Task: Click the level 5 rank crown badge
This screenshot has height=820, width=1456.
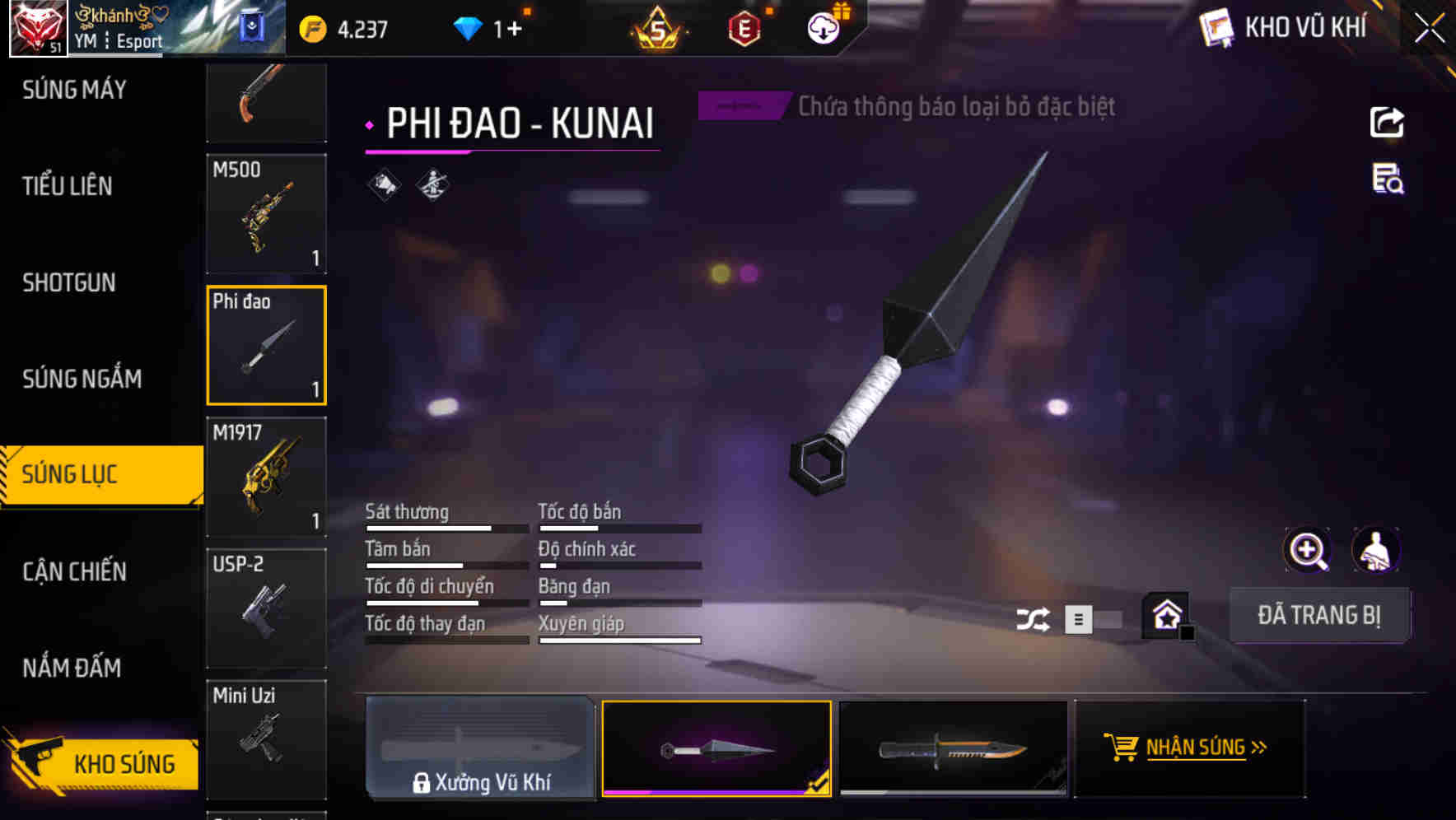Action: pos(655,27)
